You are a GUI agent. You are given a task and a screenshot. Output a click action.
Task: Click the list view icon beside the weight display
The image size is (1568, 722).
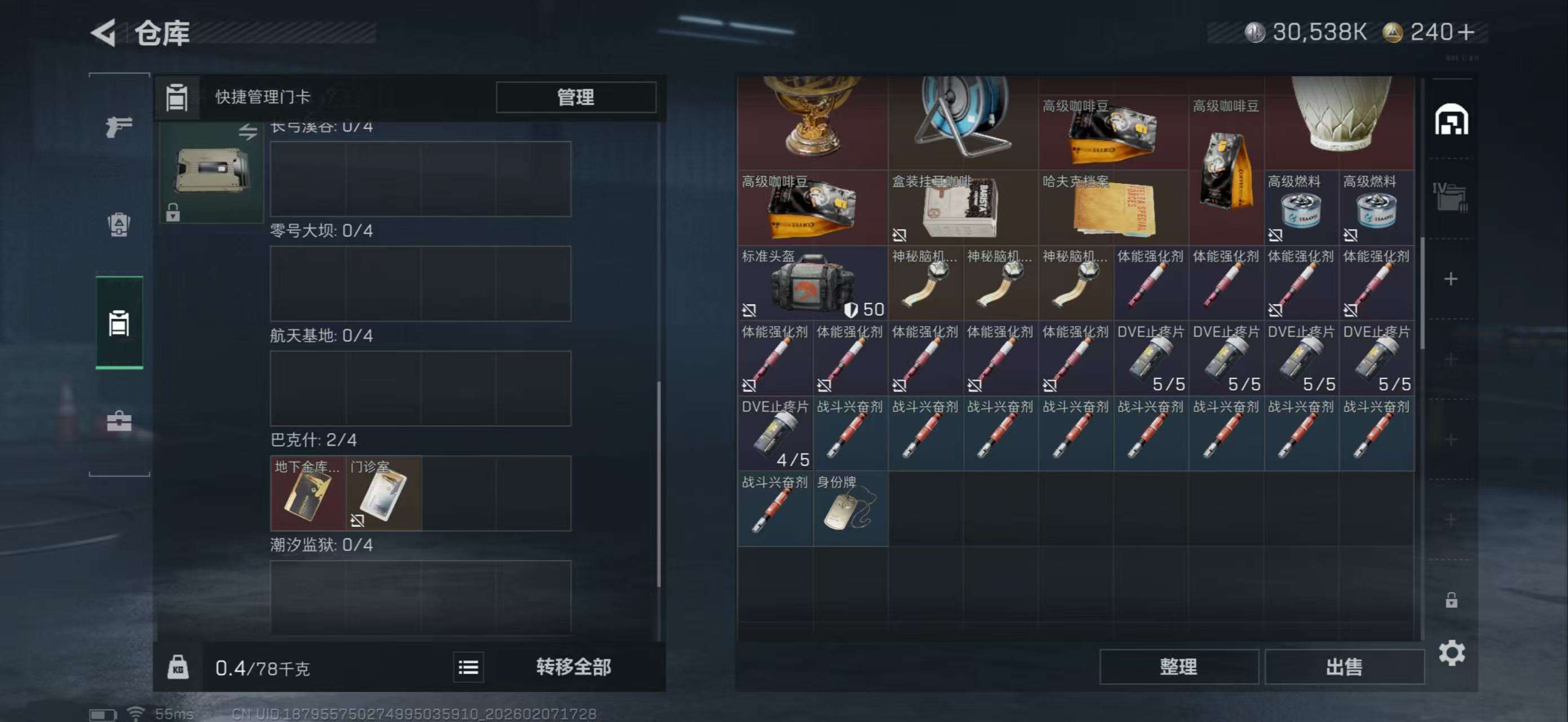coord(468,667)
